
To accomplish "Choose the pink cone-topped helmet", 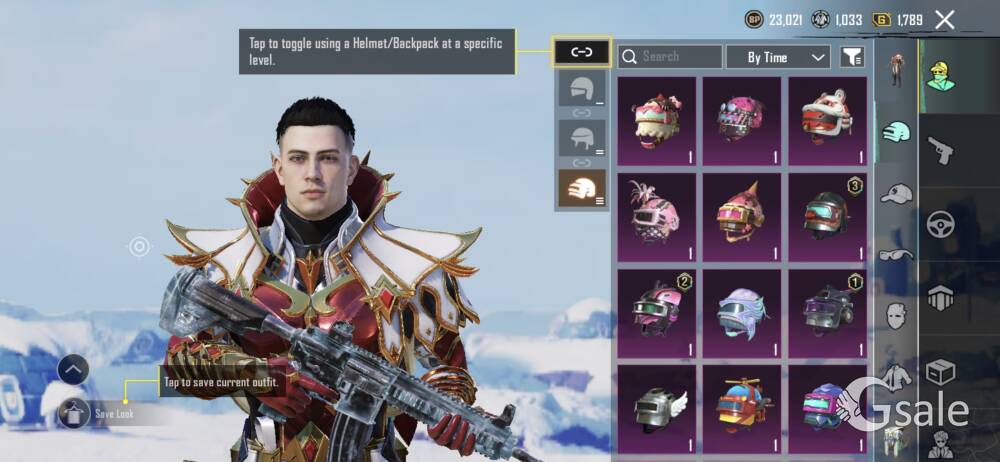I will click(x=741, y=215).
